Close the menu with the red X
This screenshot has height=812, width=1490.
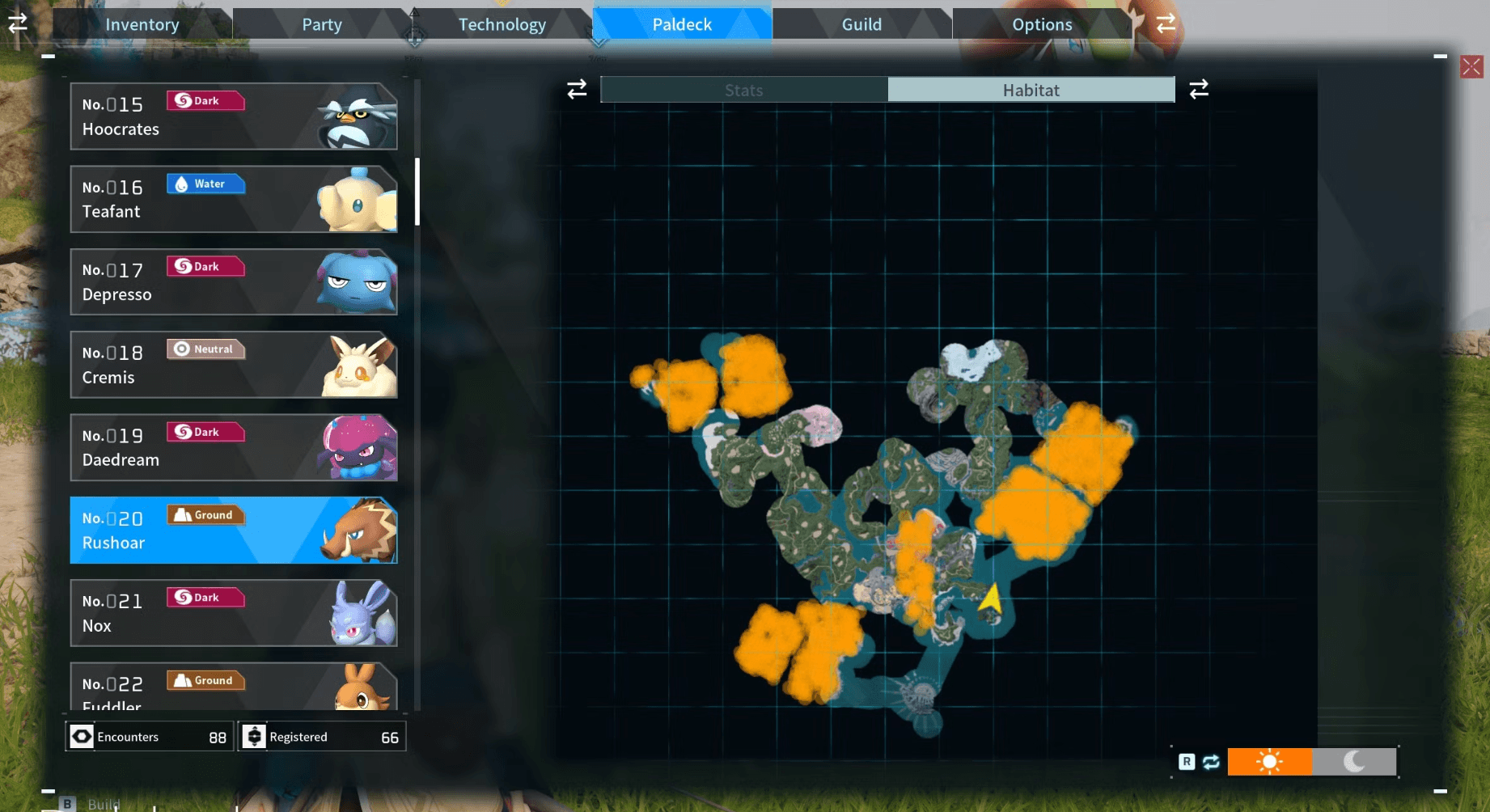pyautogui.click(x=1471, y=66)
